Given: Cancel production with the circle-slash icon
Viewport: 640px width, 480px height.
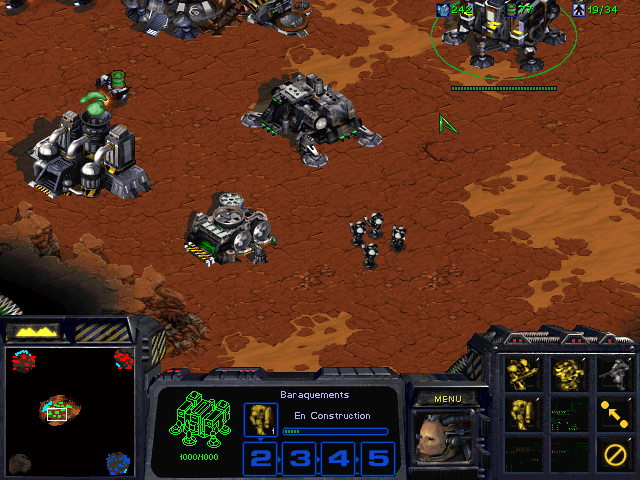Looking at the screenshot, I should 613,452.
